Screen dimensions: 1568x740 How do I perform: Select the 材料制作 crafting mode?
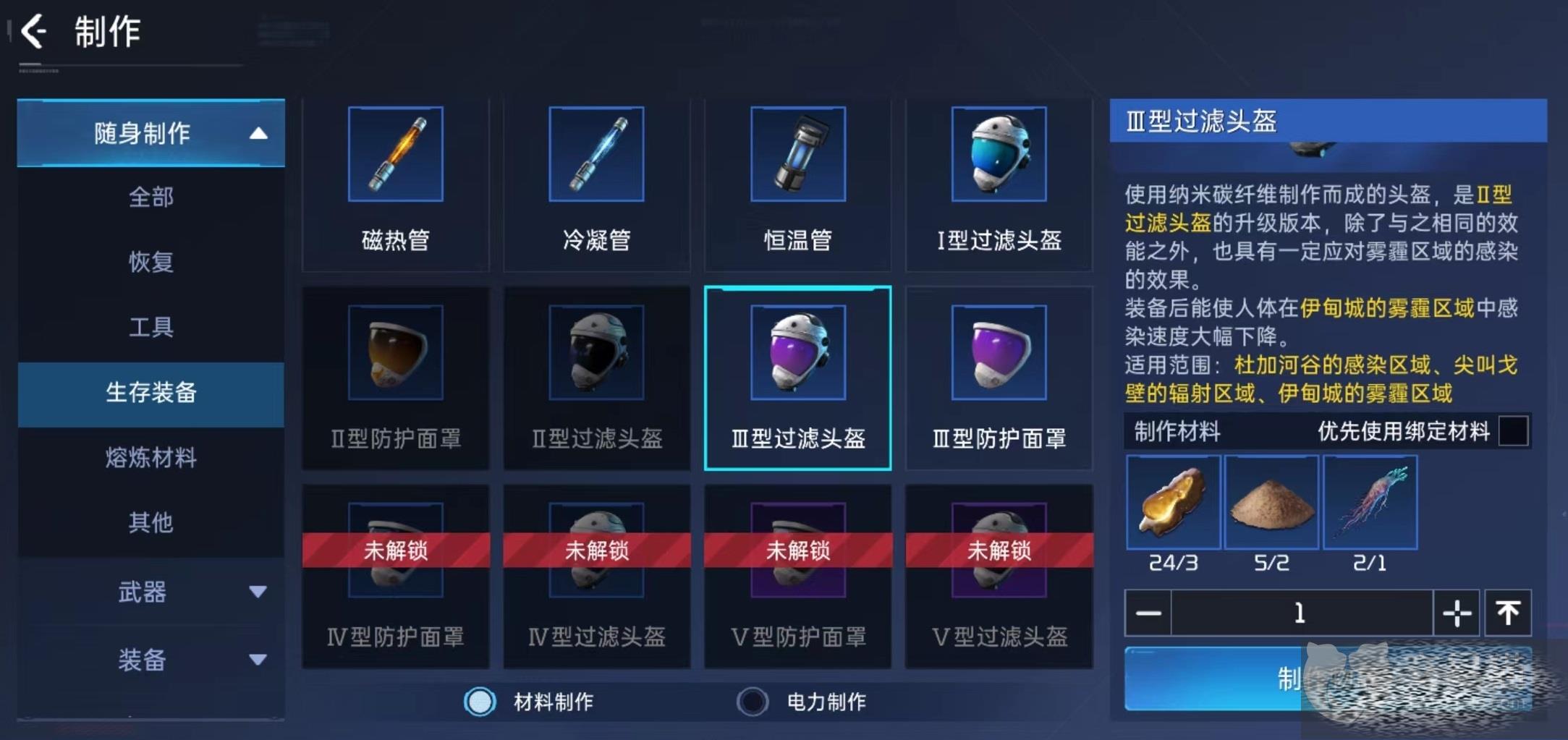[x=480, y=701]
